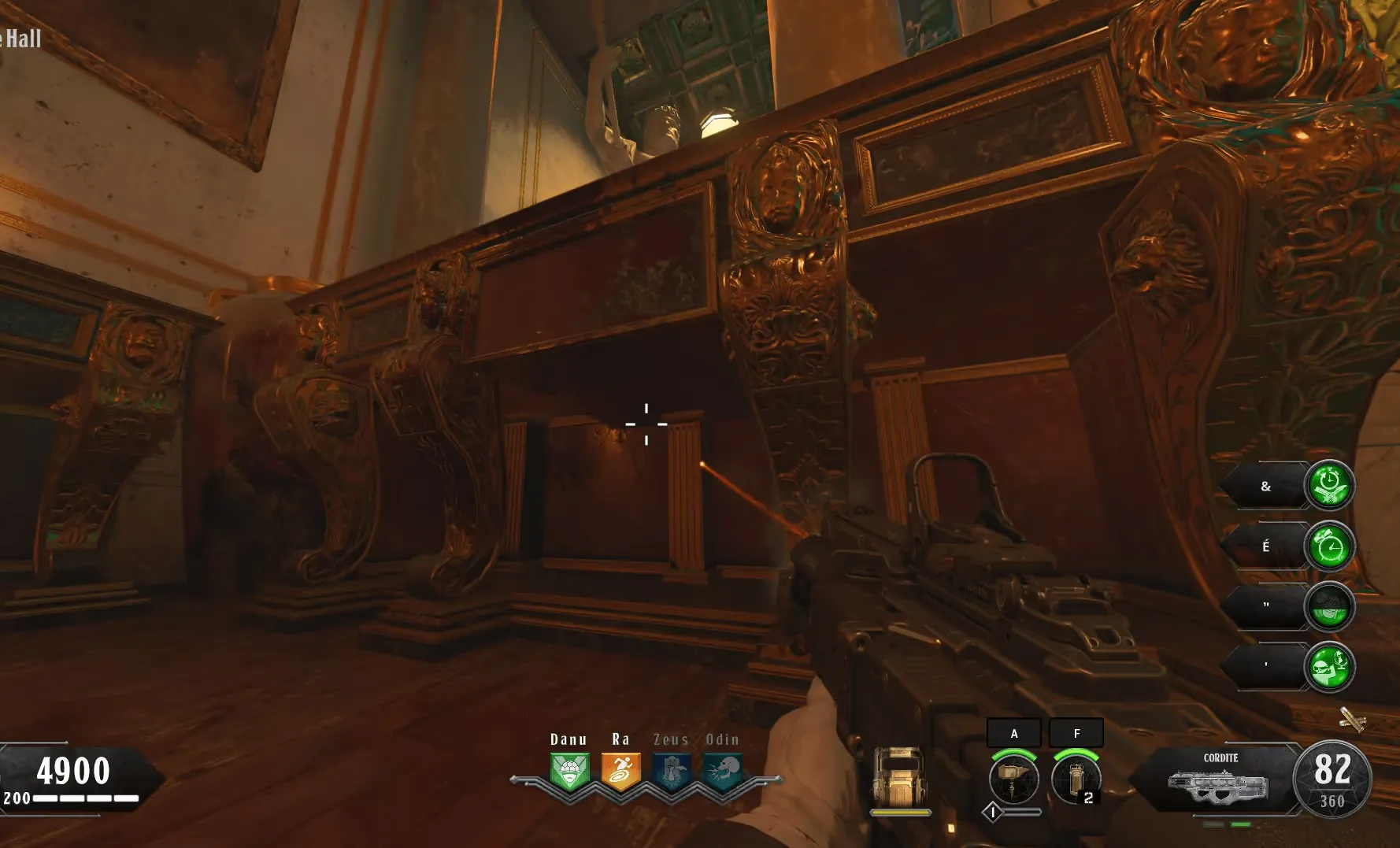Select the canister grenade equipment icon

click(1076, 778)
